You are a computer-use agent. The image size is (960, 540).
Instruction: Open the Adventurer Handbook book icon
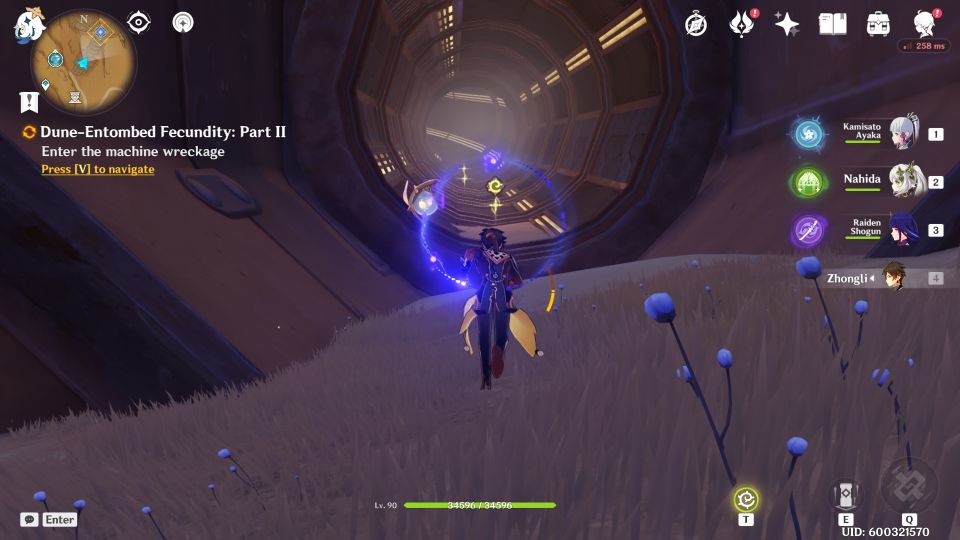(832, 24)
